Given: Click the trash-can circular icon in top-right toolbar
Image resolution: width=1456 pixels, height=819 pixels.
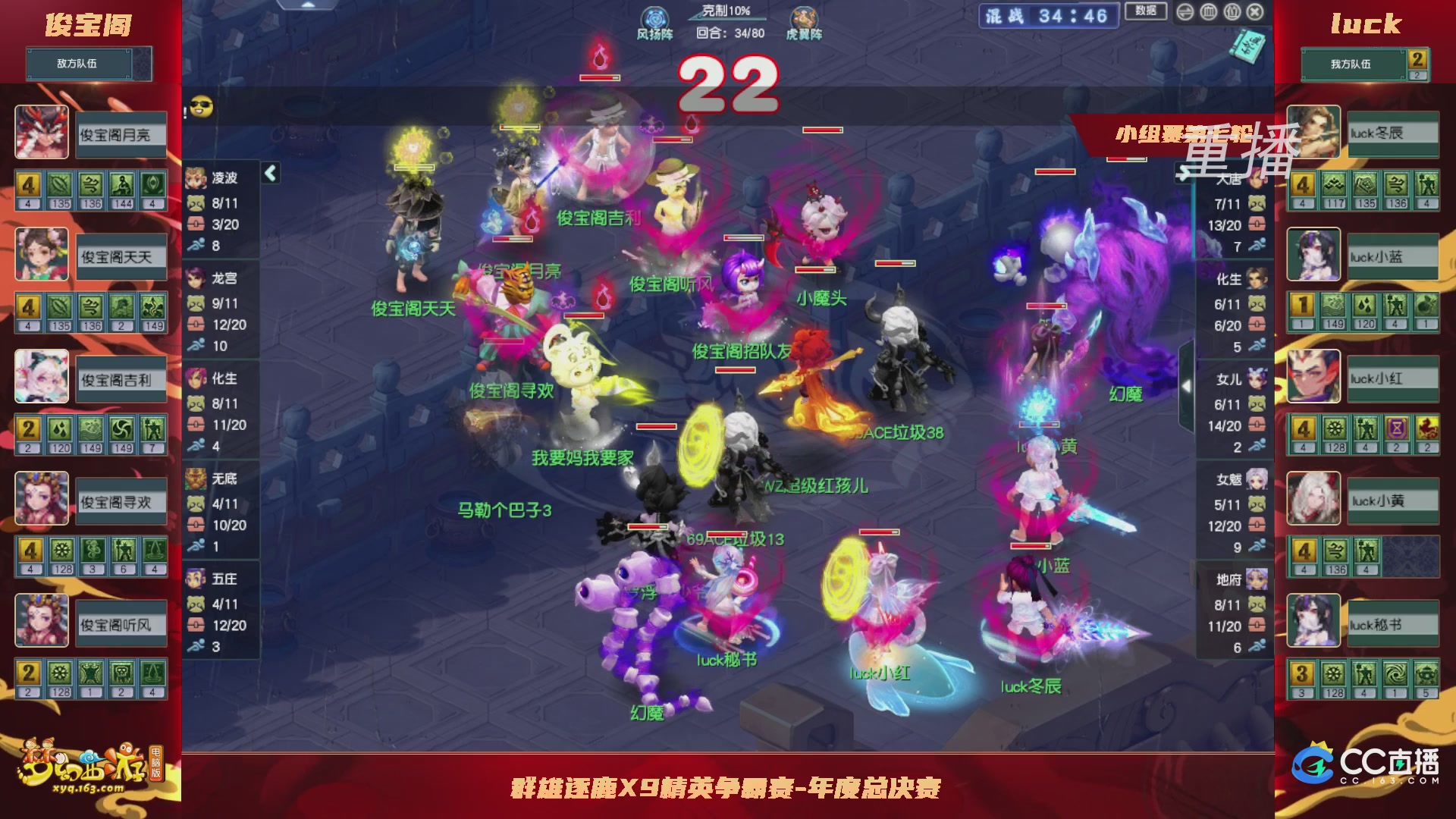Looking at the screenshot, I should pyautogui.click(x=1208, y=11).
